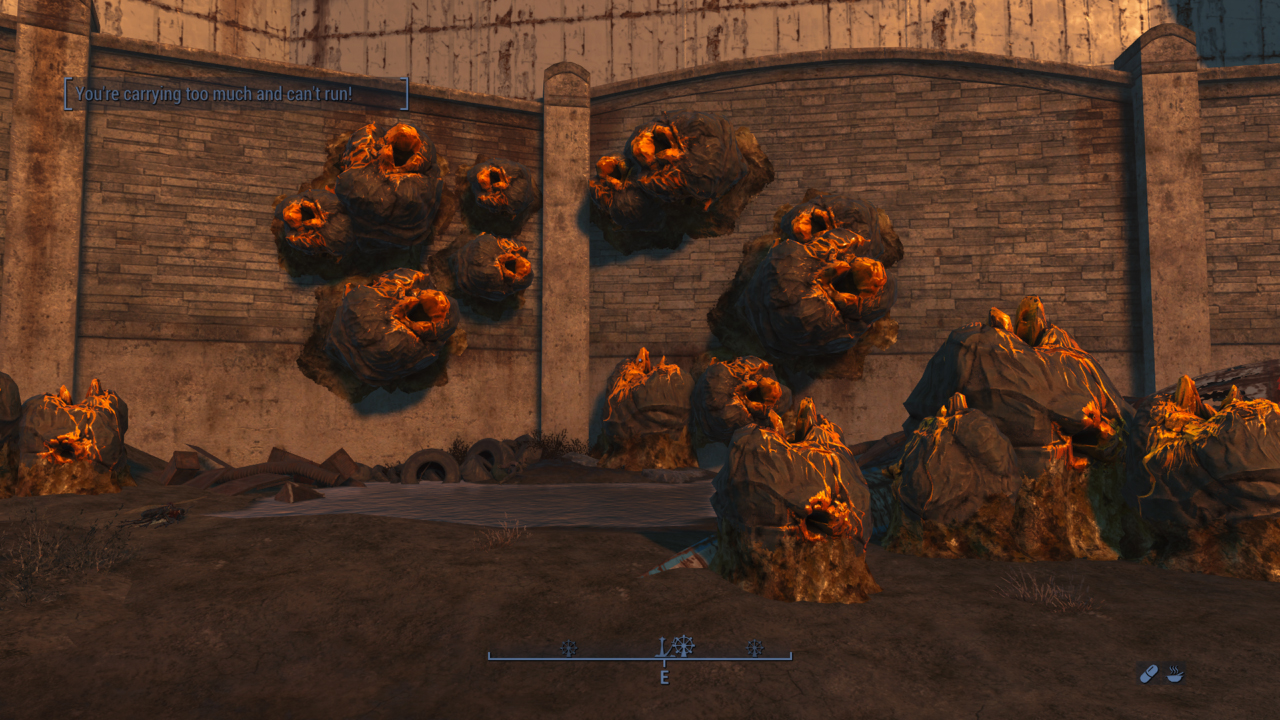Click the pill capsule status icon

[1148, 675]
